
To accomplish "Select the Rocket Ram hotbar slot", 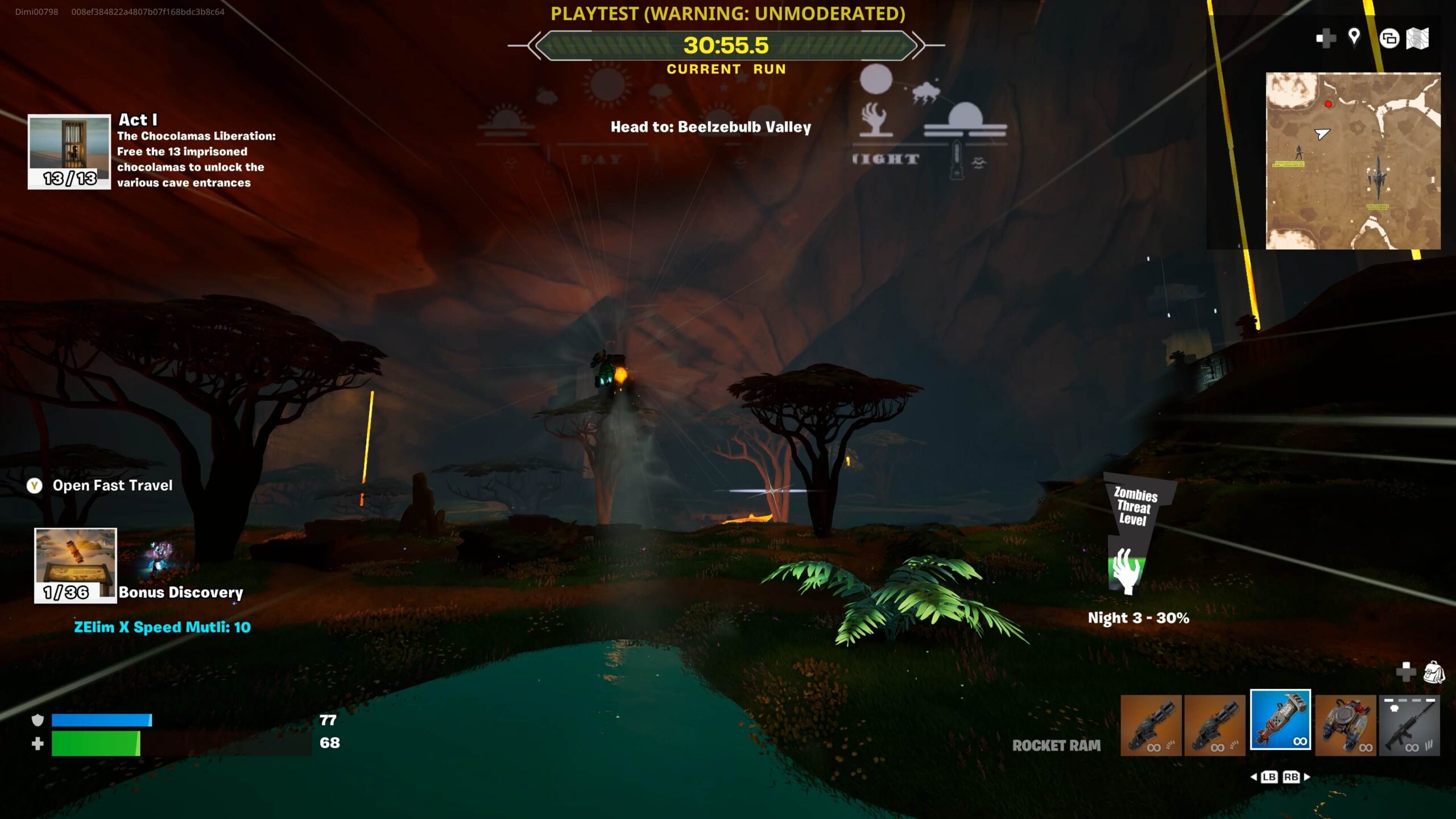I will click(1280, 720).
